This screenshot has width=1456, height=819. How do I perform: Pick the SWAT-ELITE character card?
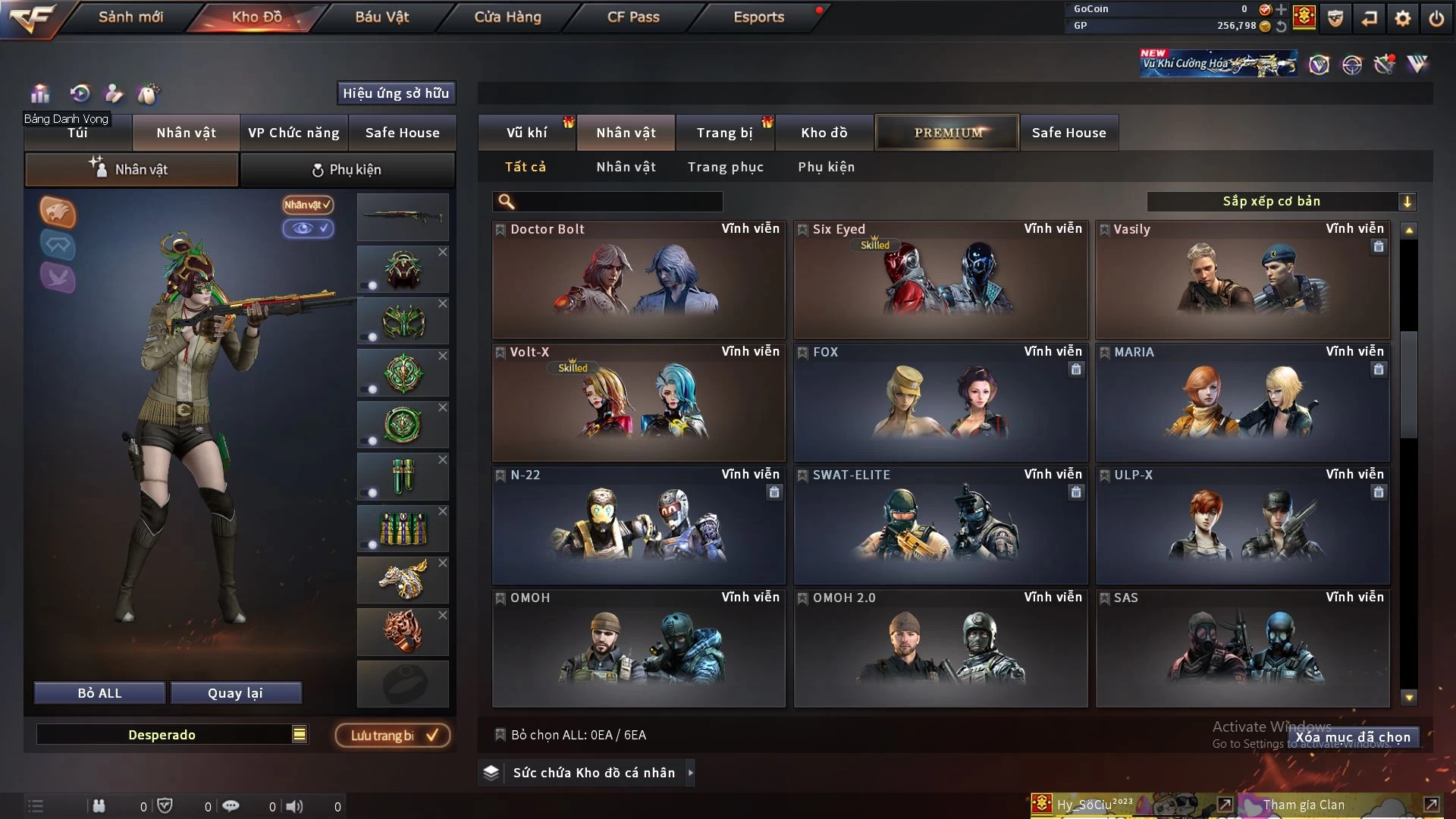940,526
